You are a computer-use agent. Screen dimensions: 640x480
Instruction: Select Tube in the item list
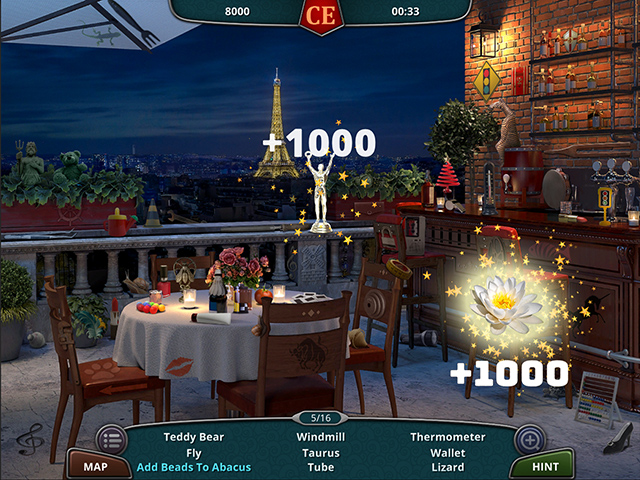(x=321, y=467)
